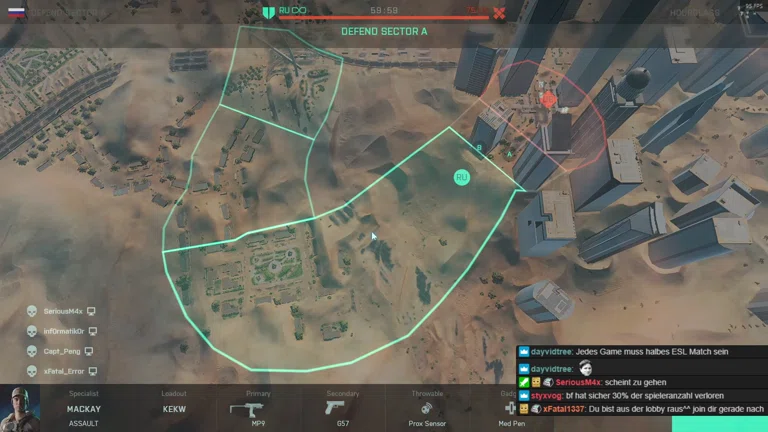Image resolution: width=768 pixels, height=432 pixels.
Task: Open the KEKW loadout slot
Action: (x=174, y=409)
